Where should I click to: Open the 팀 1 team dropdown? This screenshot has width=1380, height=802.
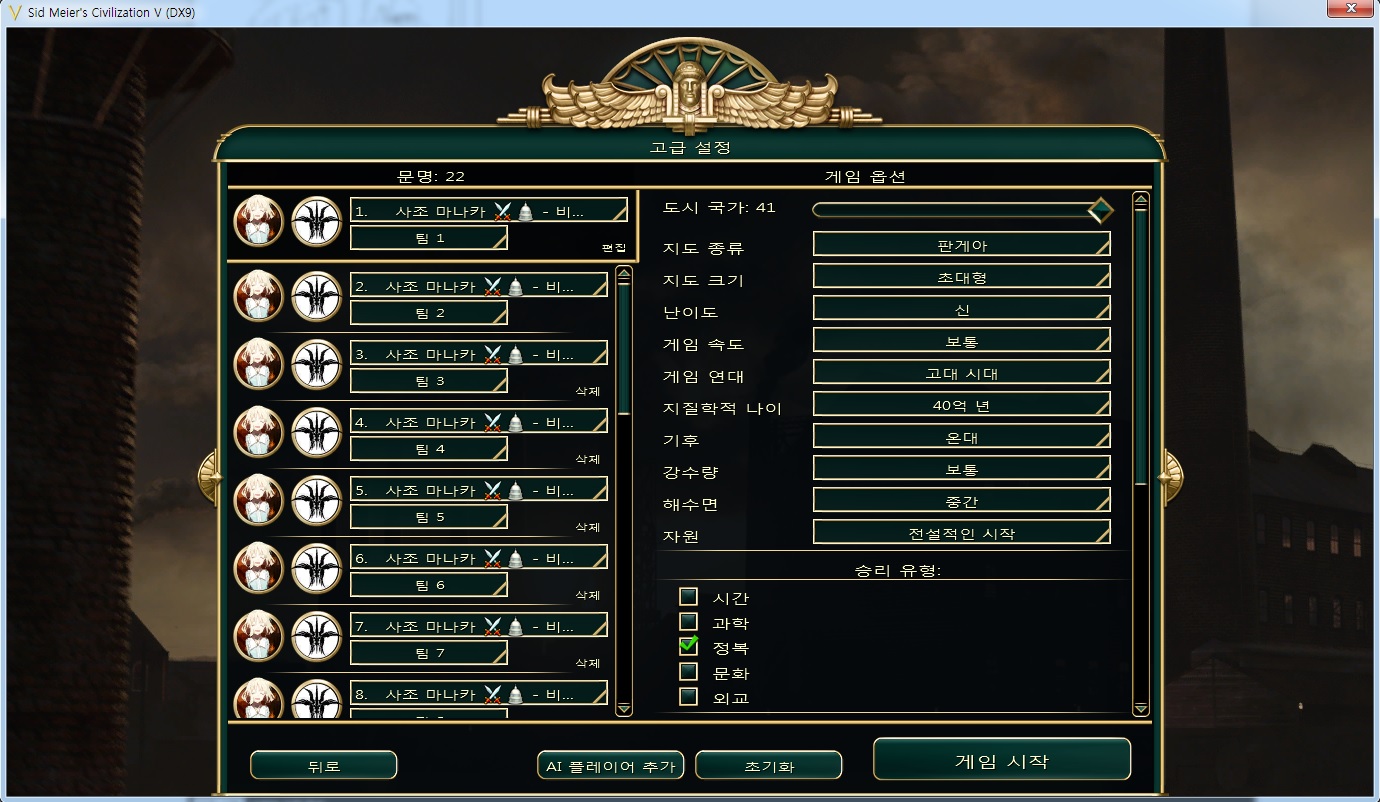pyautogui.click(x=428, y=238)
